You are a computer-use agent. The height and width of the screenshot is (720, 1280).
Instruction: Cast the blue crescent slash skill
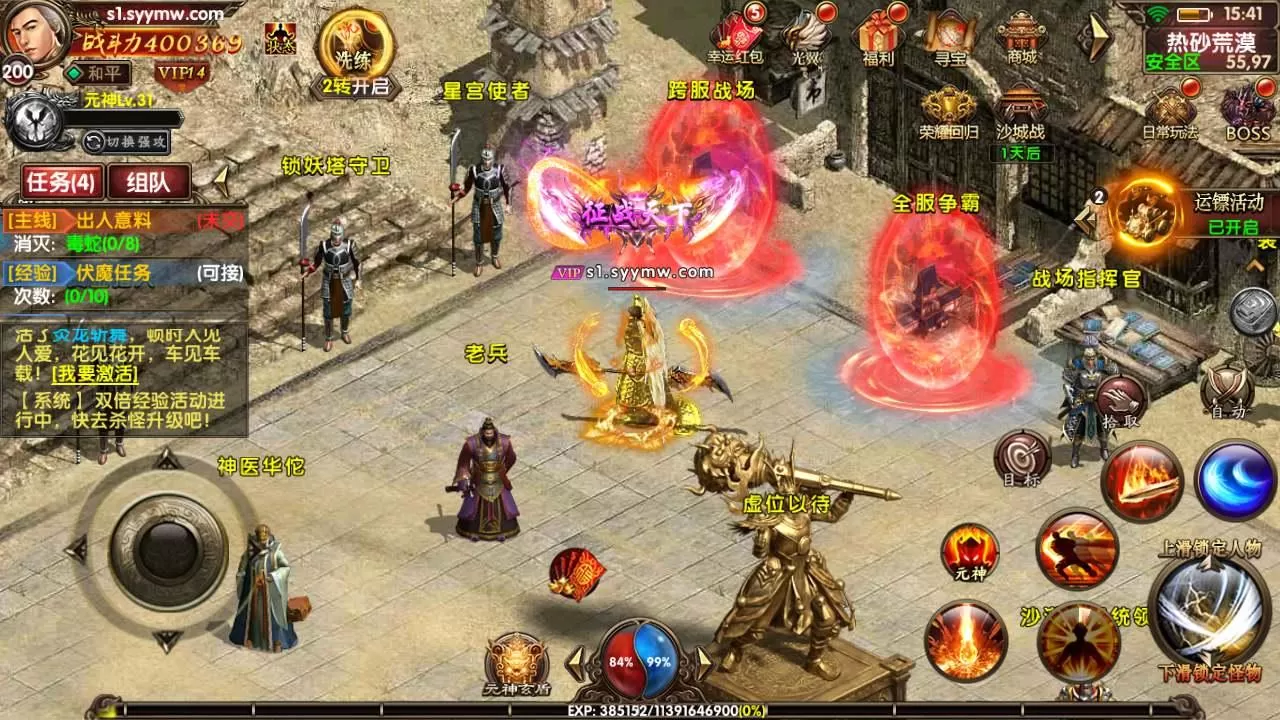1234,480
